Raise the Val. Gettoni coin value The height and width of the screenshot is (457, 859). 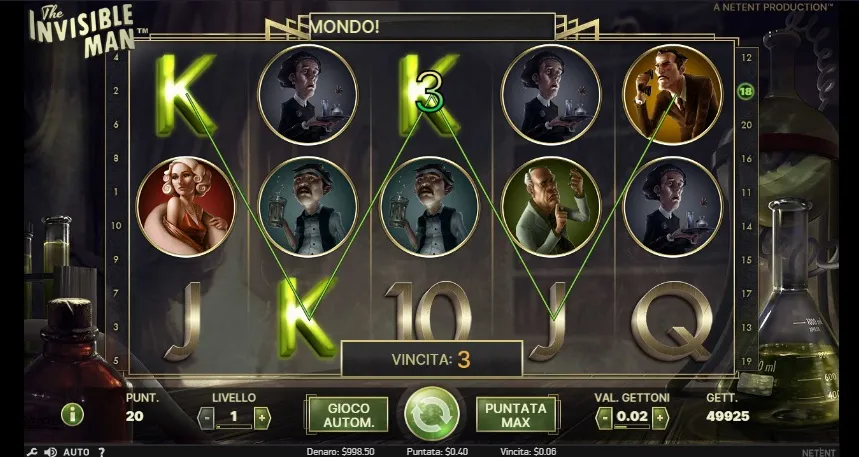(x=661, y=418)
